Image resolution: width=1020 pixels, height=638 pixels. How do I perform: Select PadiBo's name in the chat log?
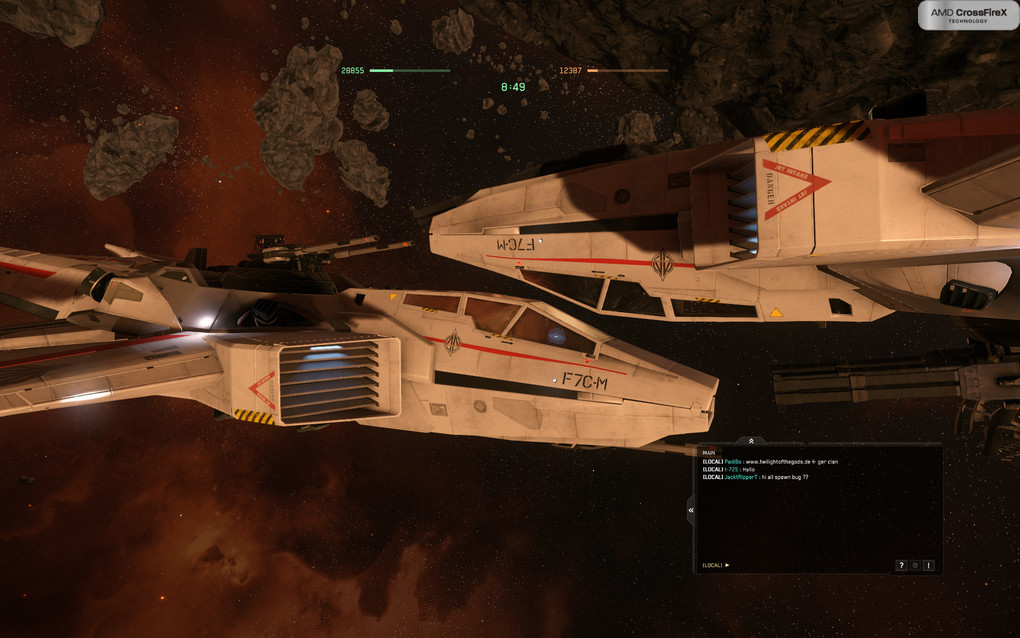tap(734, 461)
